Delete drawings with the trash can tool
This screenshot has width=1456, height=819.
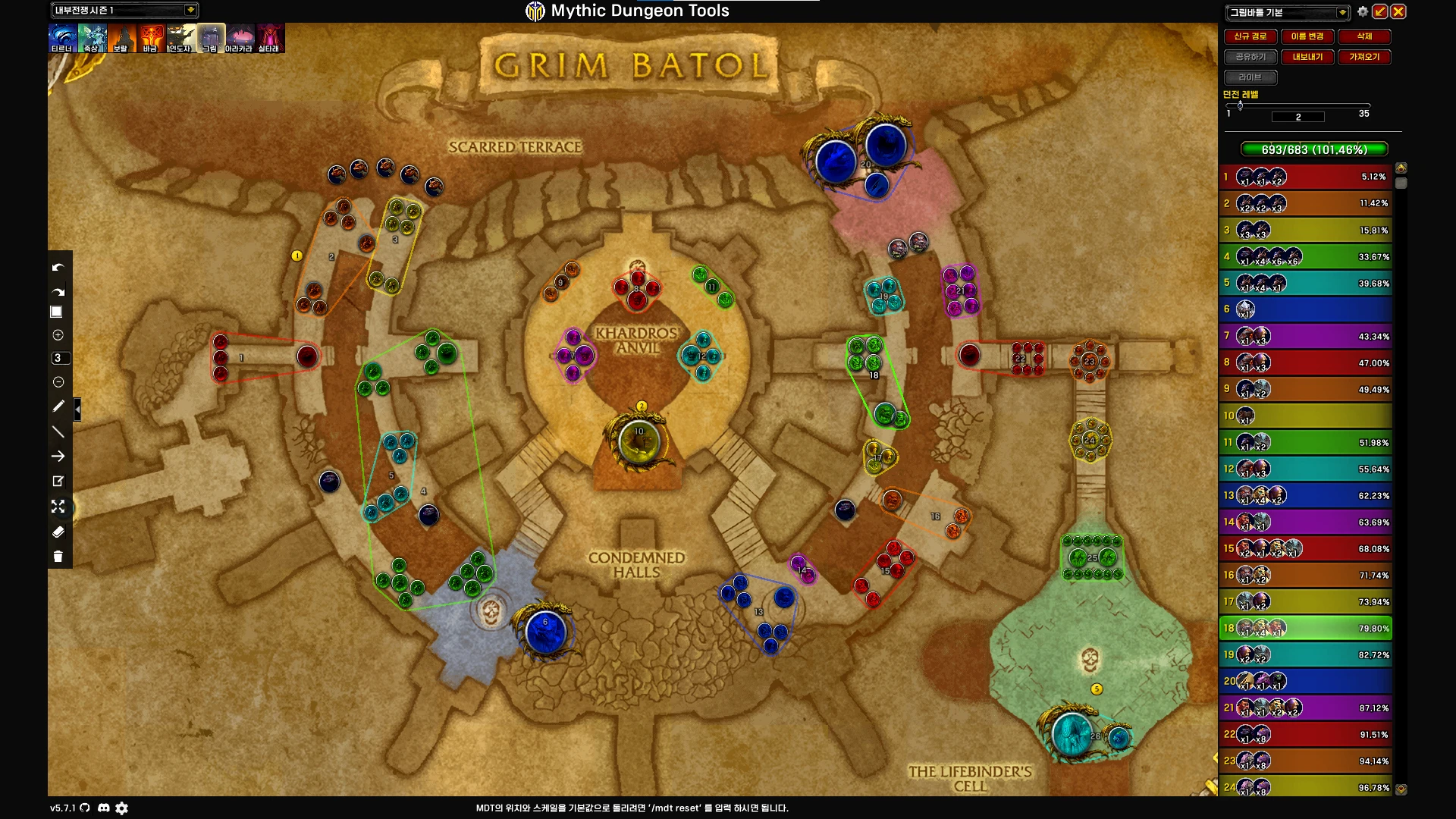(58, 557)
